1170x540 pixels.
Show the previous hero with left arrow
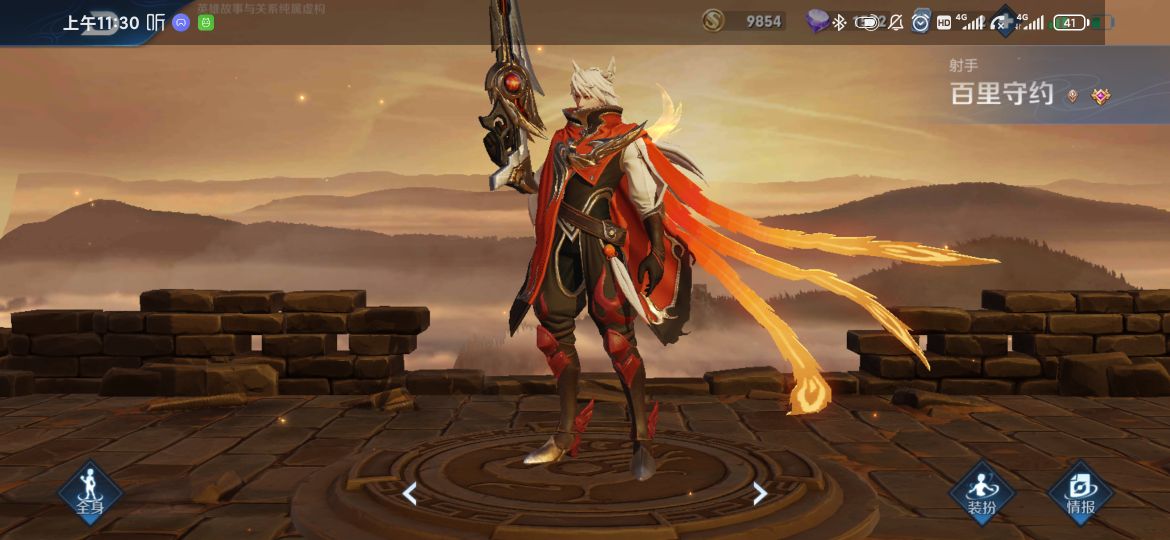409,493
